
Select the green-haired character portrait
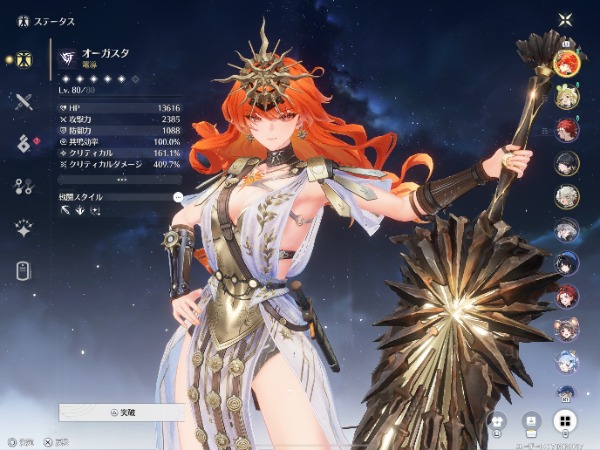(x=566, y=96)
